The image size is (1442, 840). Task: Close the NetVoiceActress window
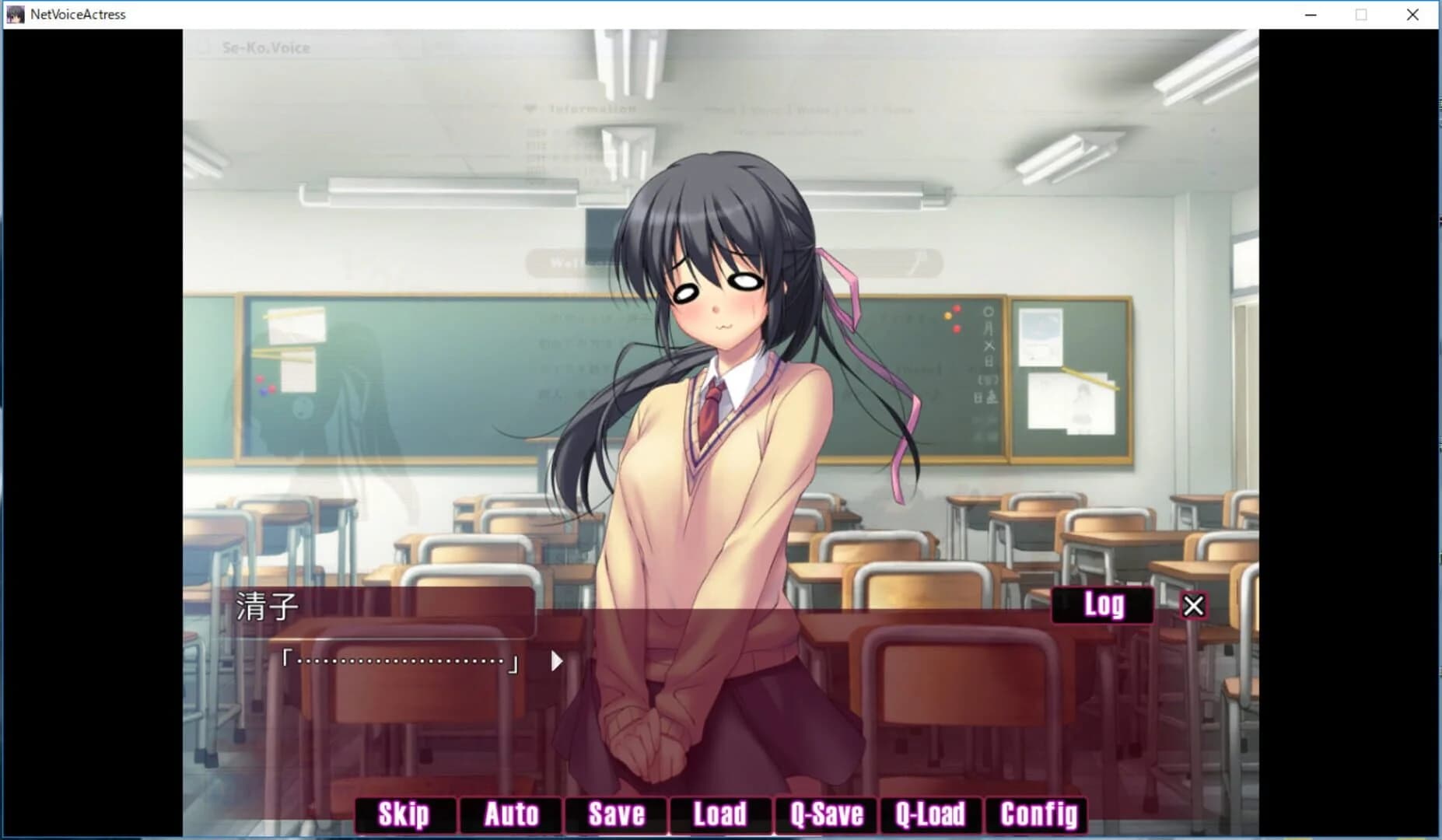1415,14
